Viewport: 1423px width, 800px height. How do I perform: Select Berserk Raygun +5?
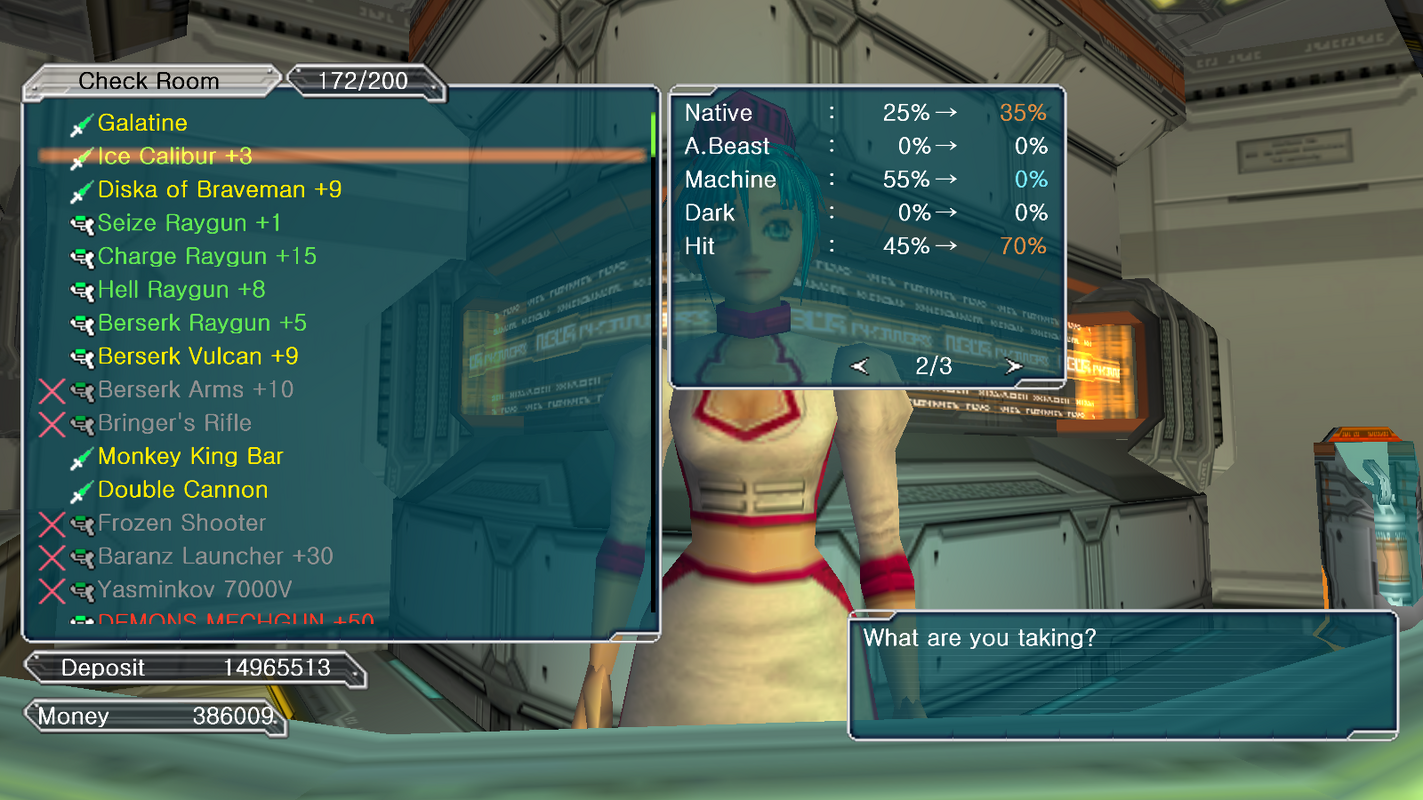click(202, 323)
